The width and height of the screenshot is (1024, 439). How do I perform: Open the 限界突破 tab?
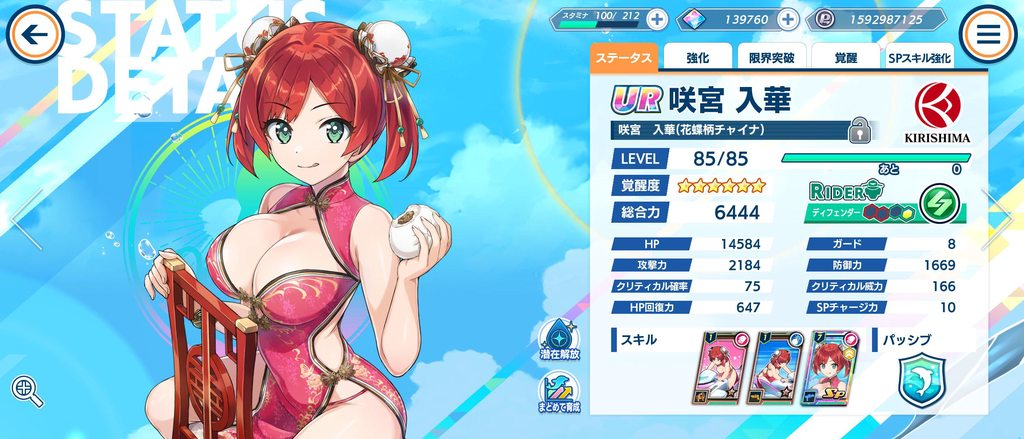[770, 58]
